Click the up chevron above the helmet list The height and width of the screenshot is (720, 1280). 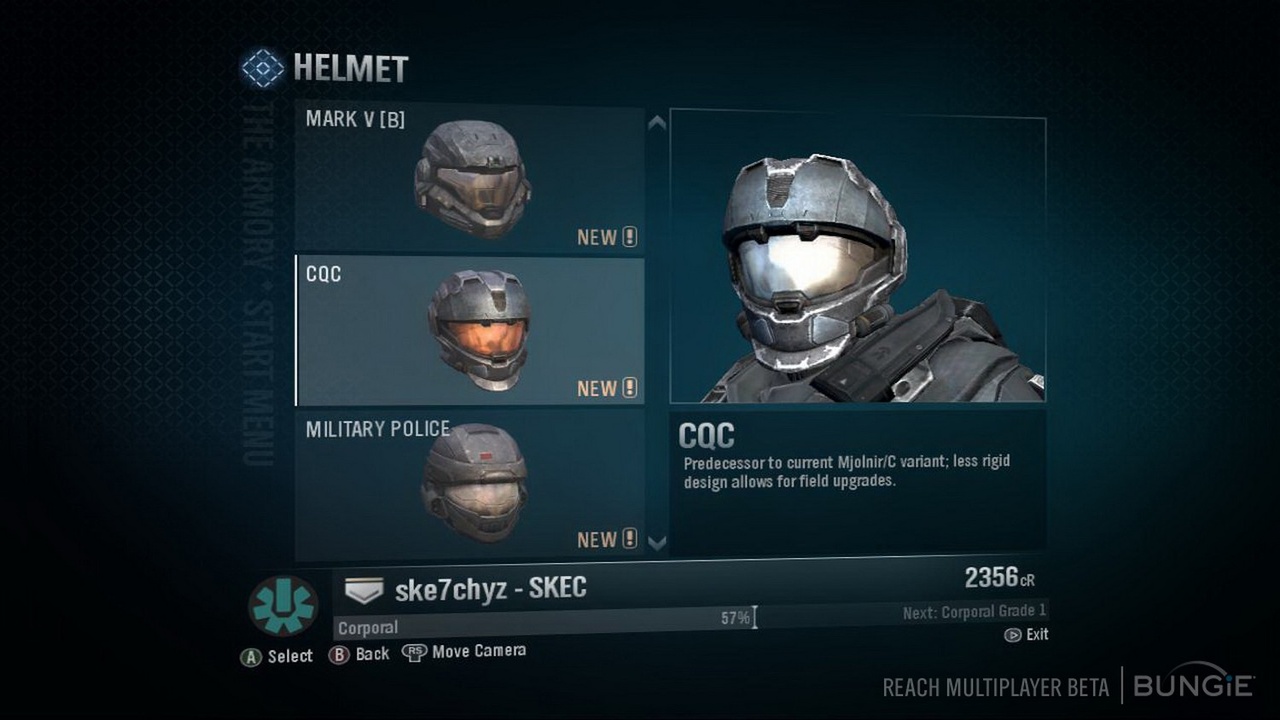(x=657, y=125)
